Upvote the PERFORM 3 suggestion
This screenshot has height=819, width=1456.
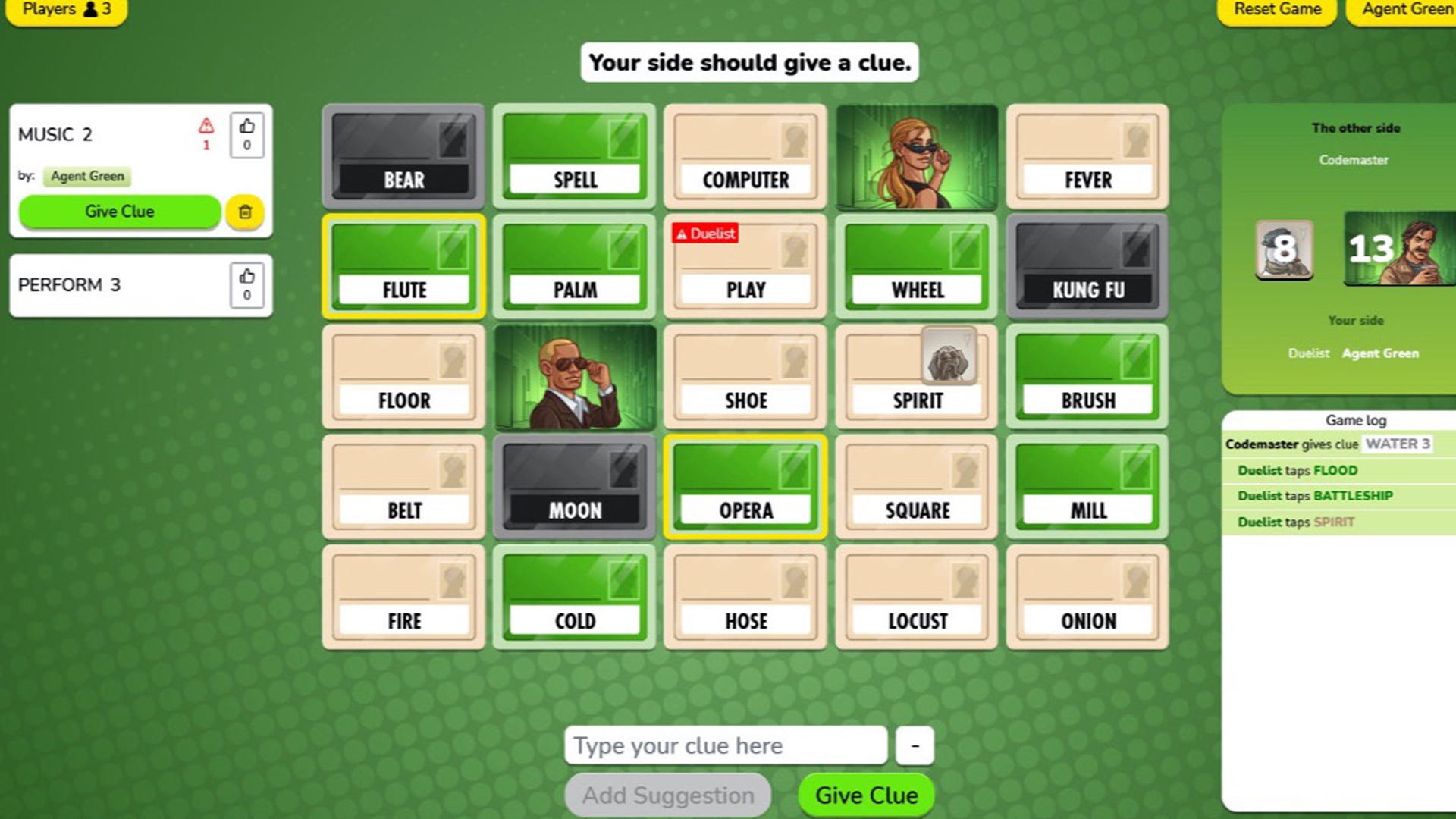247,284
